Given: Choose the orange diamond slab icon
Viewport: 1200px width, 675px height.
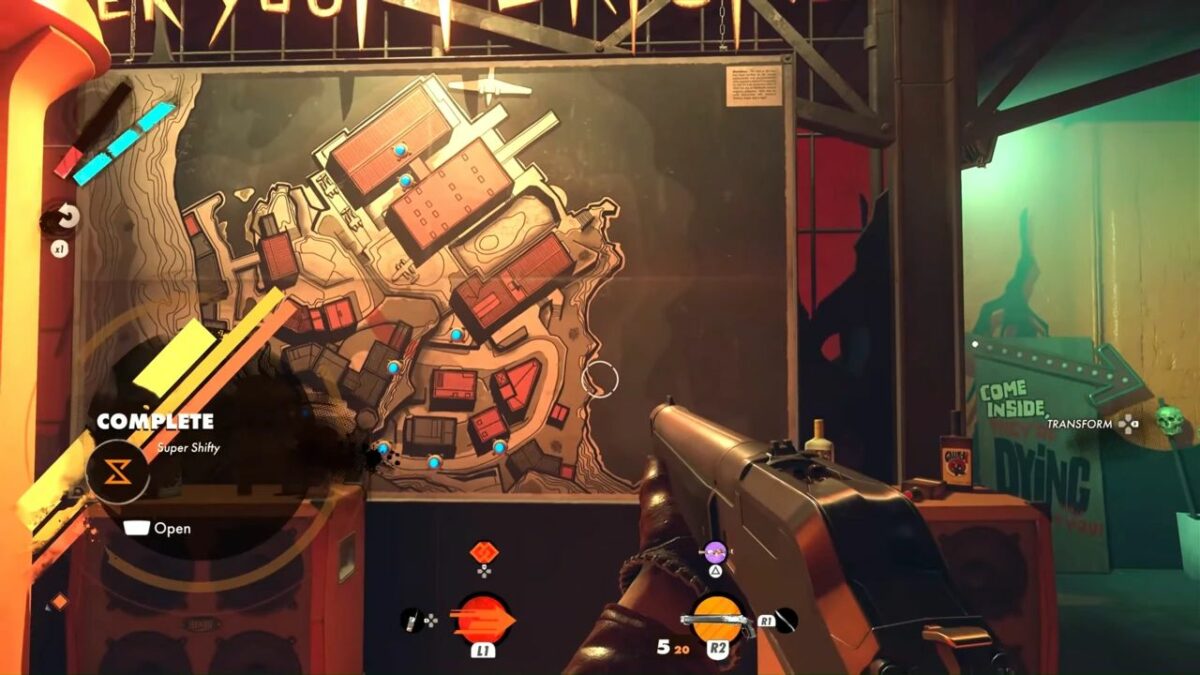Looking at the screenshot, I should (x=484, y=551).
